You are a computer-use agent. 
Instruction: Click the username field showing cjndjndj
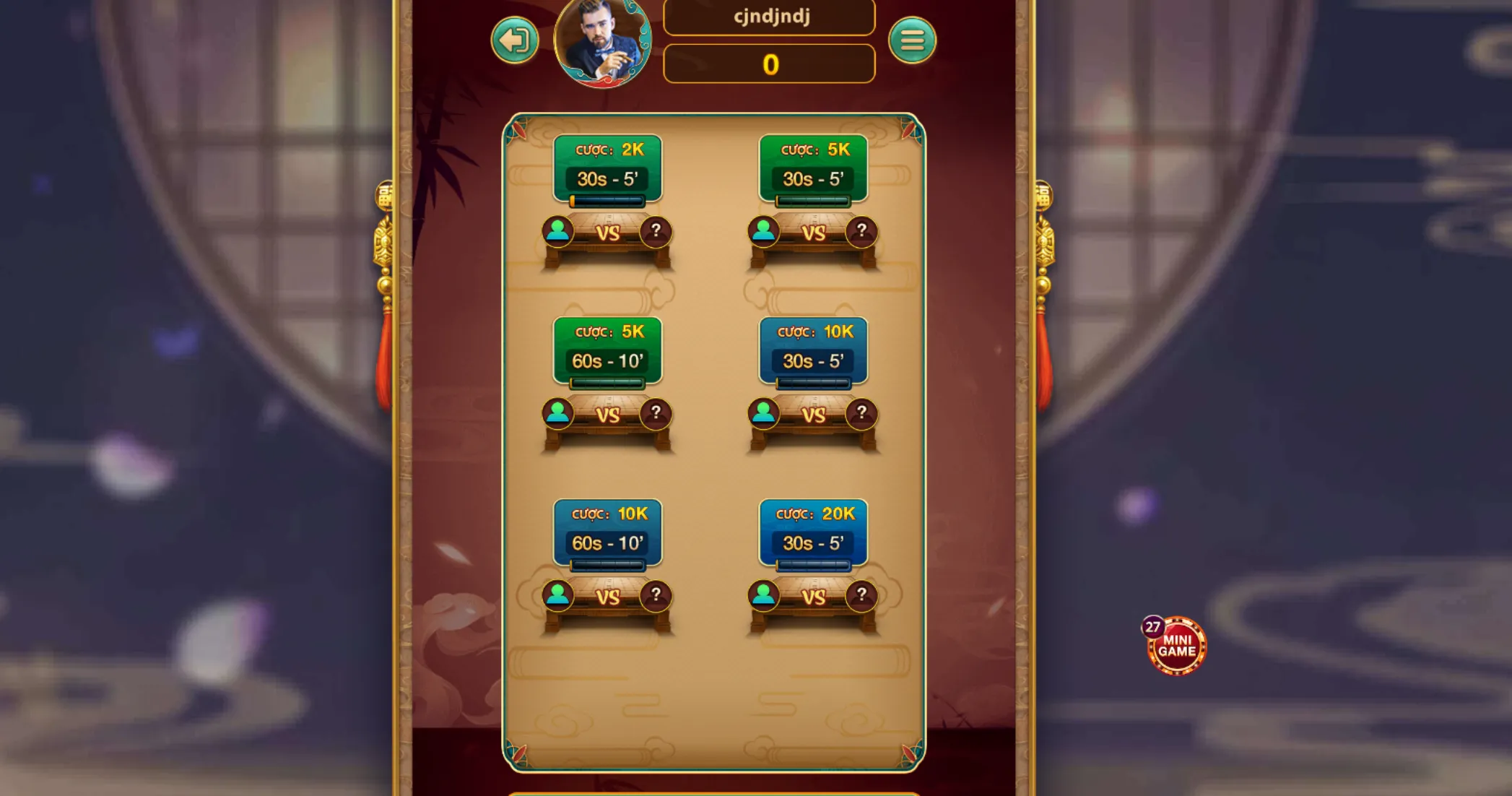770,17
